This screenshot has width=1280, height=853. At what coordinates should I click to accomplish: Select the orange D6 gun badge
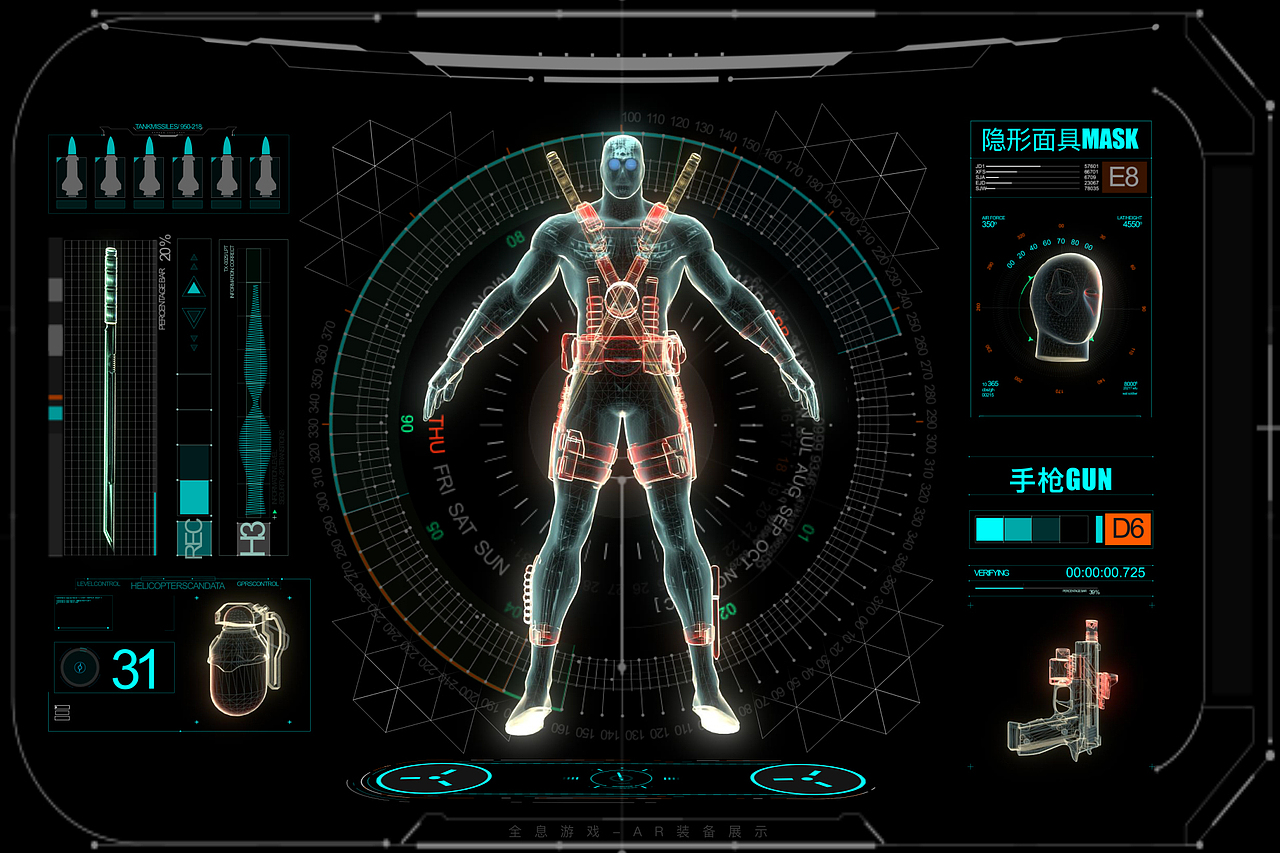(x=1128, y=528)
